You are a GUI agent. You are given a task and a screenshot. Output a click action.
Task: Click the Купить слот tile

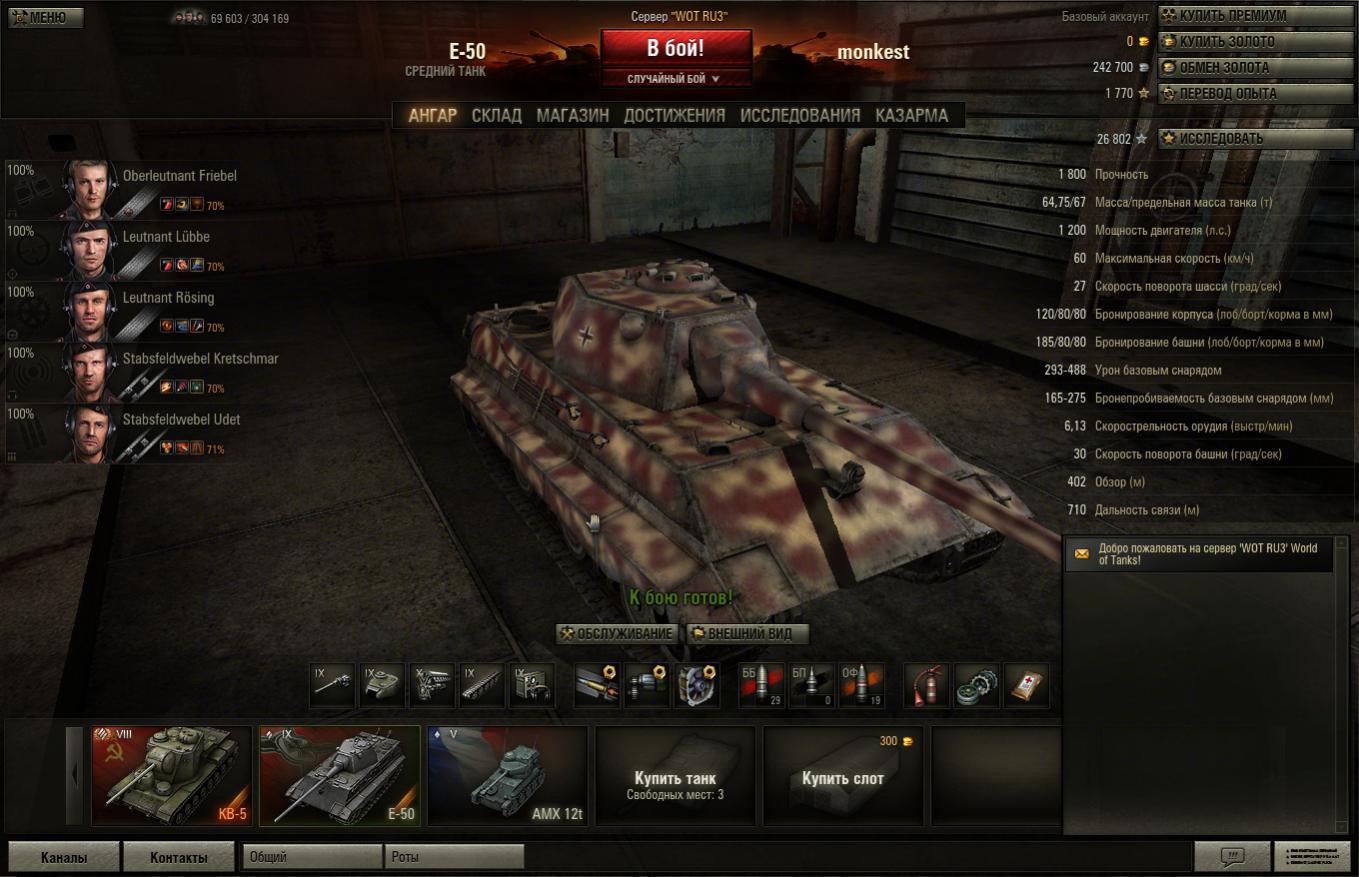(x=842, y=777)
